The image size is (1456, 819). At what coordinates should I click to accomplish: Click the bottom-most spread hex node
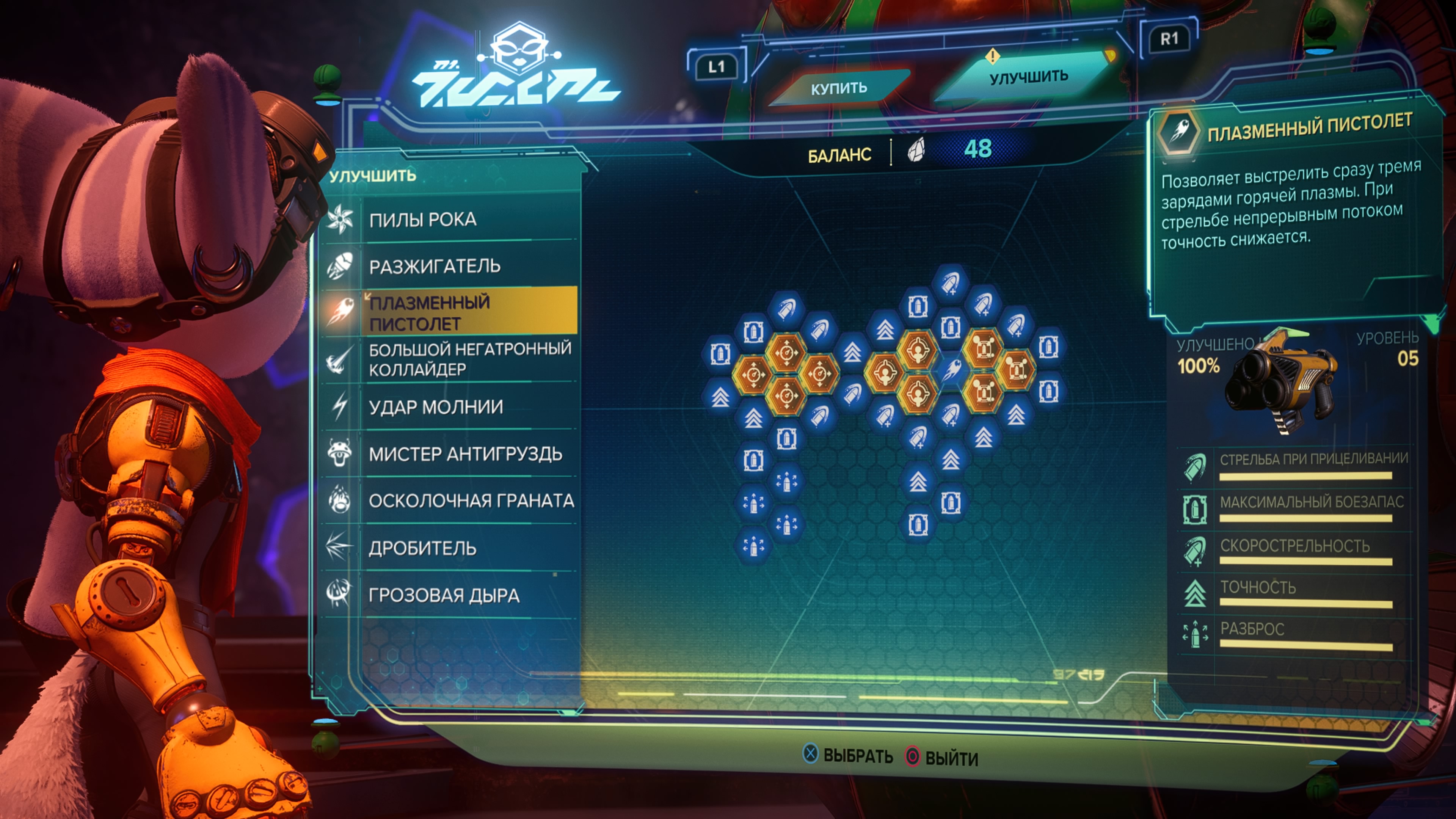coord(753,546)
